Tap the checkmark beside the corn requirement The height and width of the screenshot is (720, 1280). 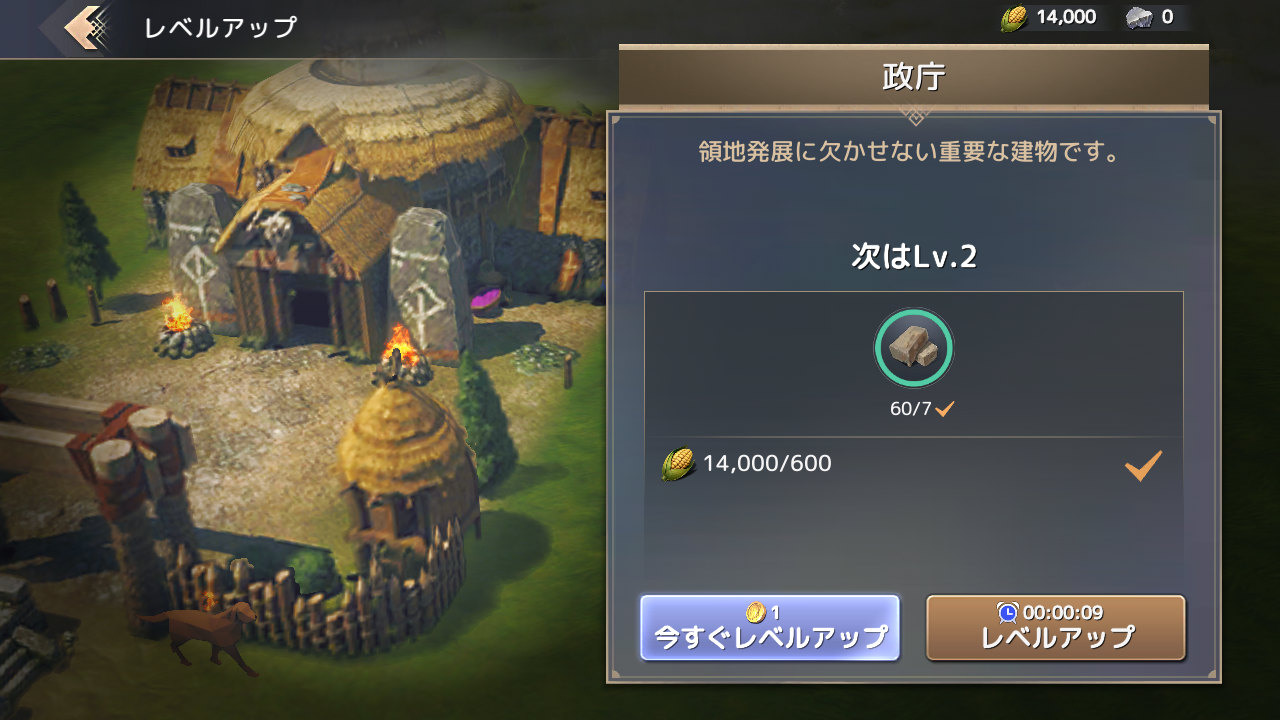[1141, 463]
